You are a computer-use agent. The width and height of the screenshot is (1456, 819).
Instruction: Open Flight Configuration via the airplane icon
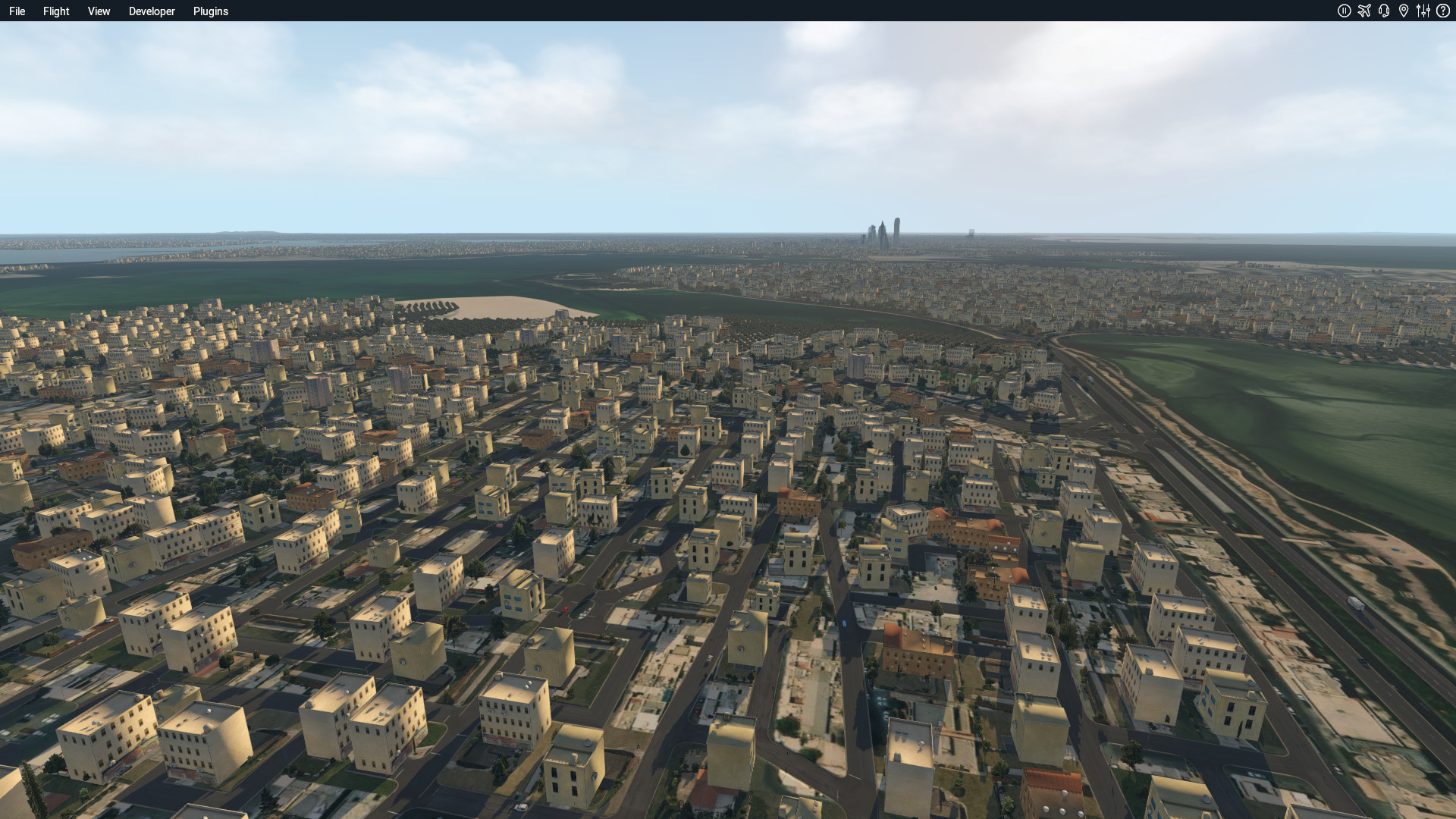click(x=1364, y=11)
